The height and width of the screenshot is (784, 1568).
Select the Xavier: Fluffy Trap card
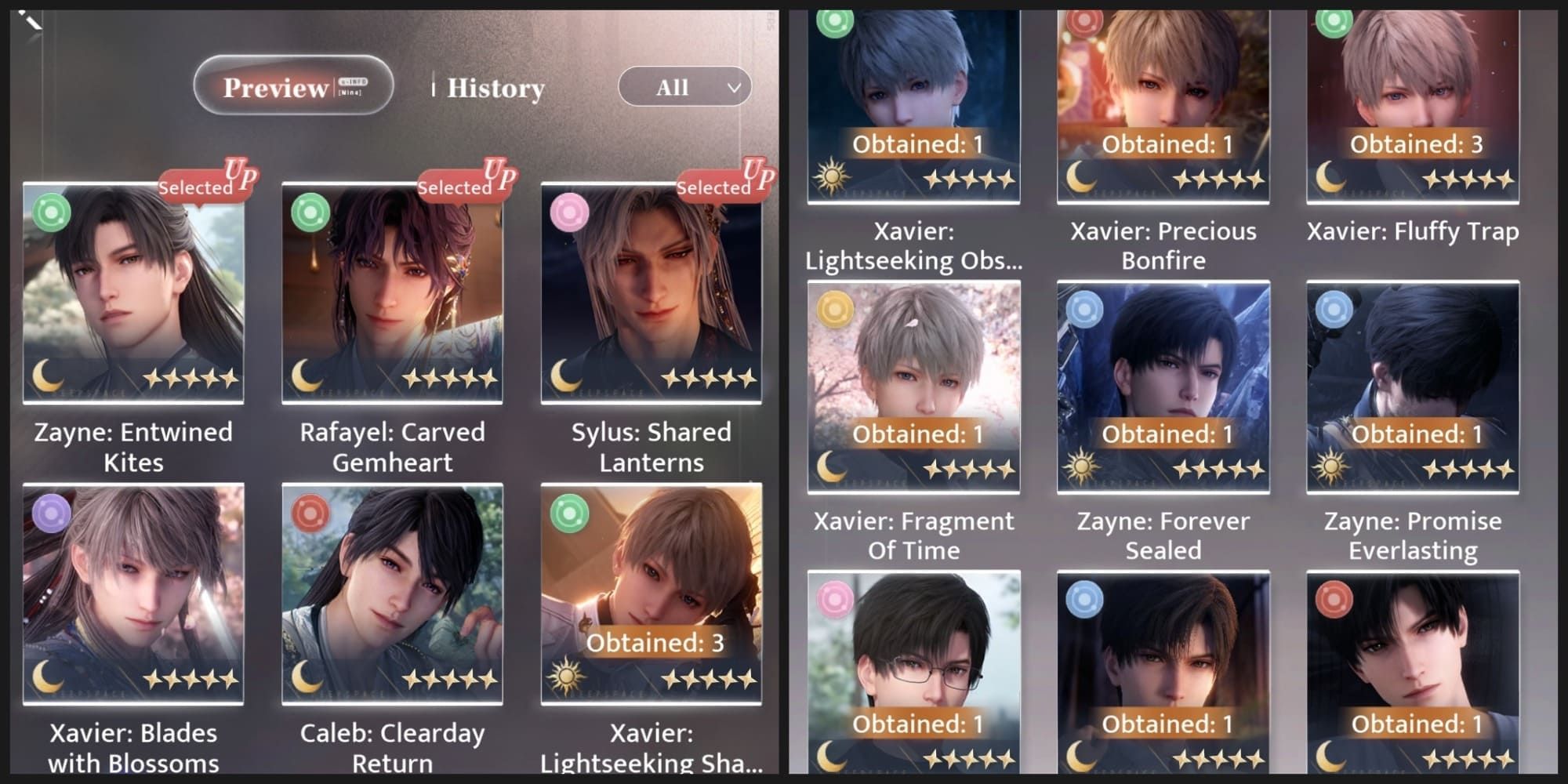pyautogui.click(x=1413, y=106)
